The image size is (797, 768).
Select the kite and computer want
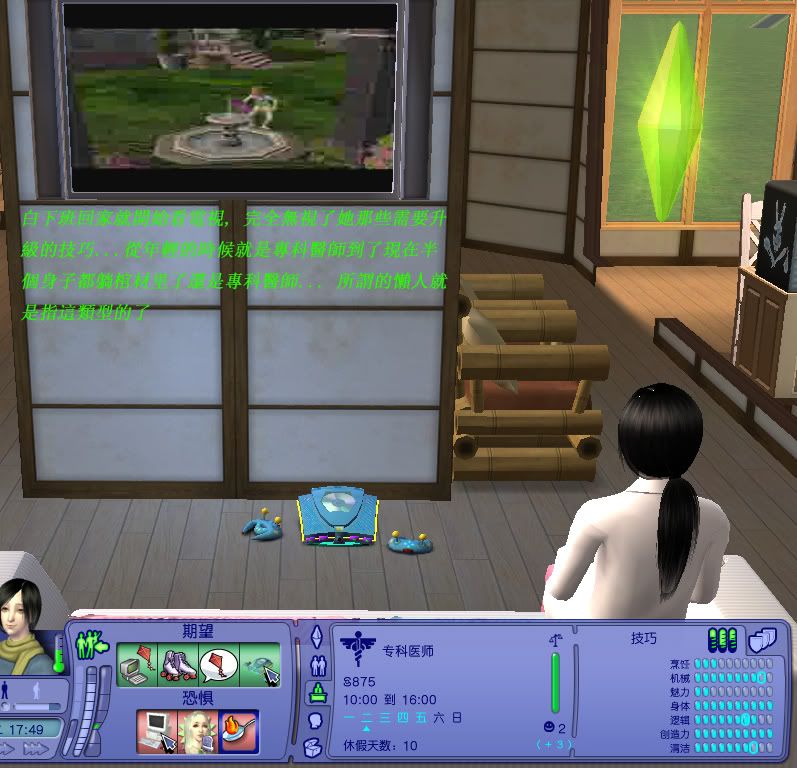(135, 664)
